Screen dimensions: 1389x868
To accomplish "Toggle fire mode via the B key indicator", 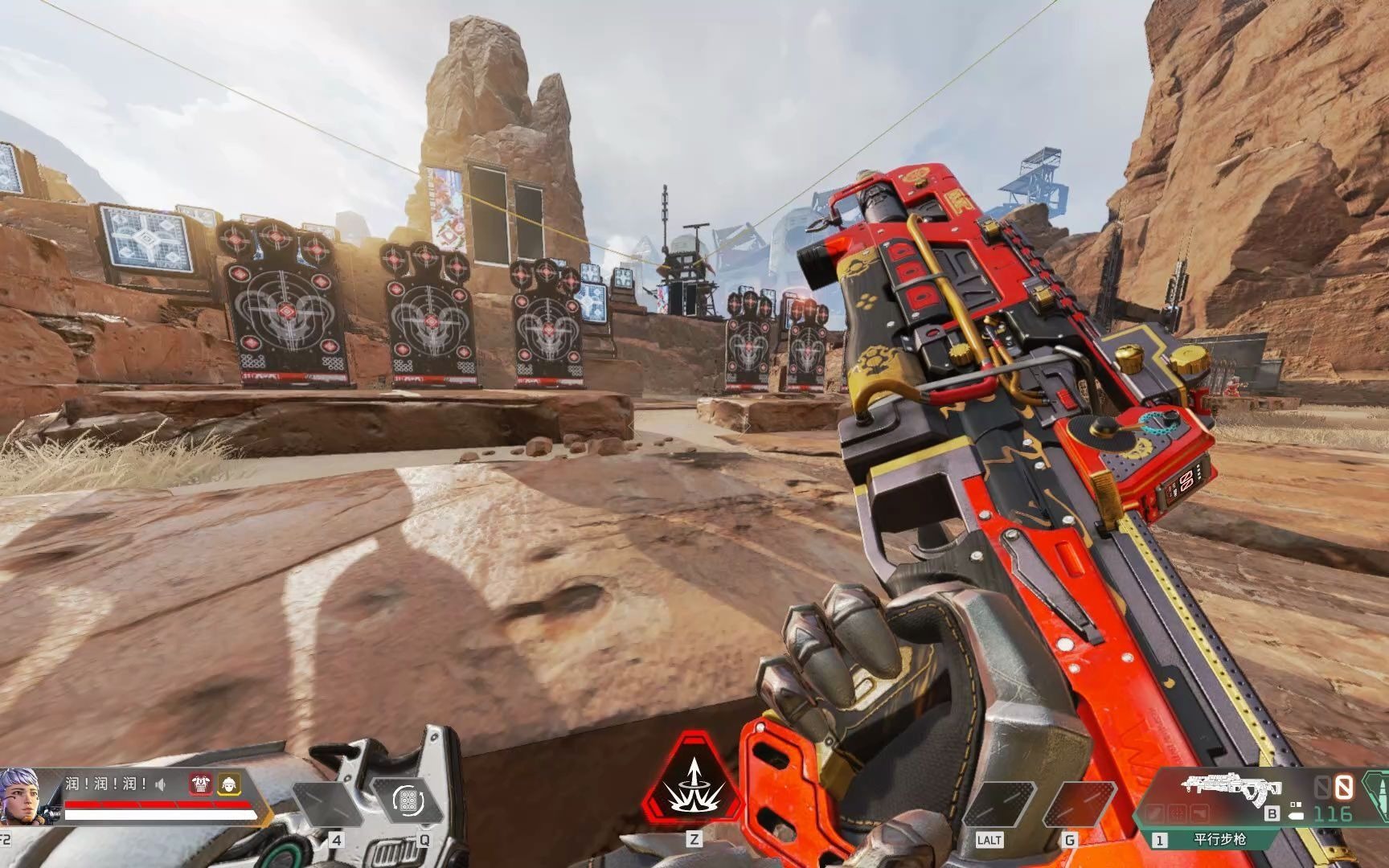I will pyautogui.click(x=1272, y=814).
